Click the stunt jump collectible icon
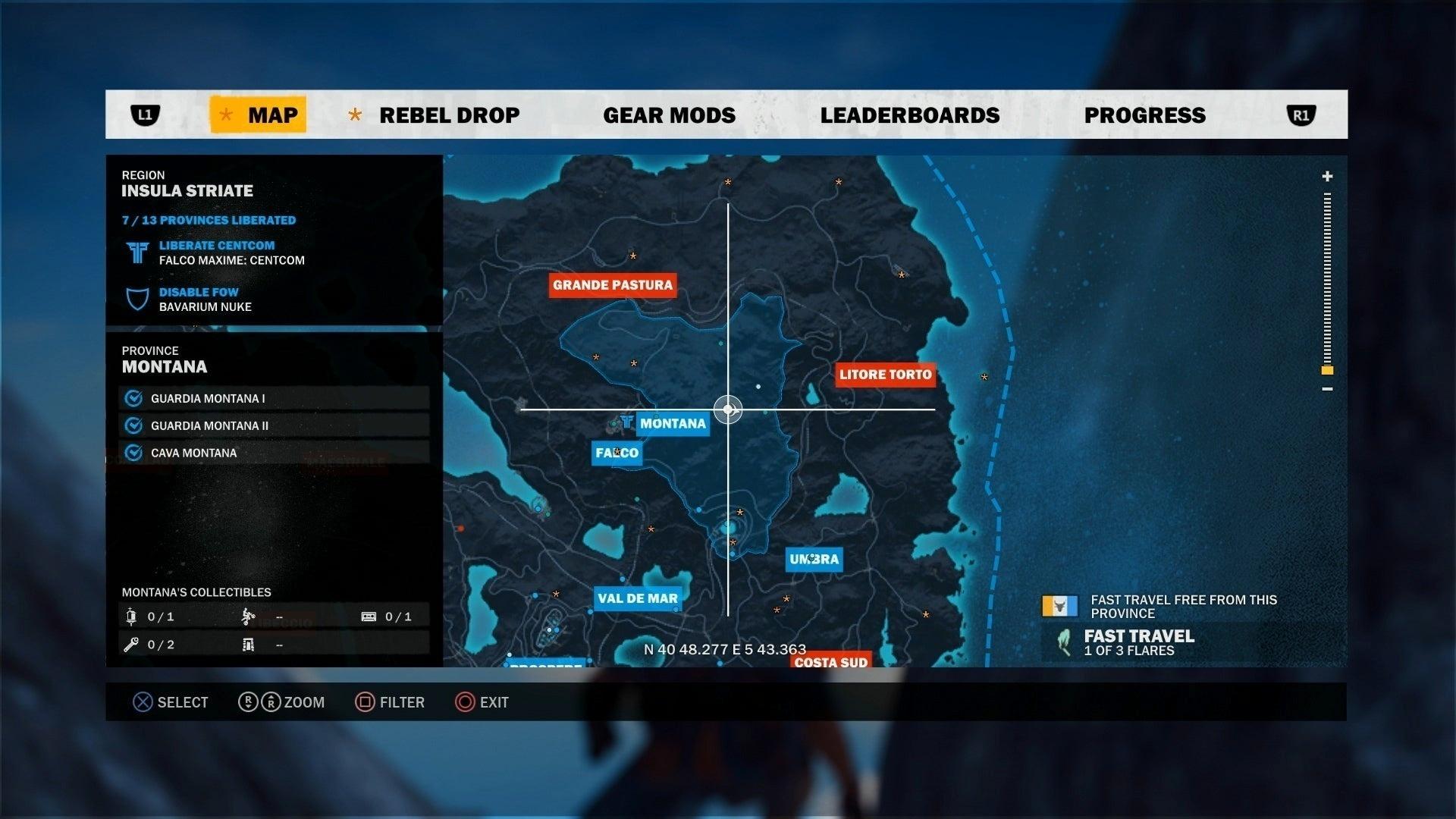The height and width of the screenshot is (819, 1456). click(x=248, y=617)
